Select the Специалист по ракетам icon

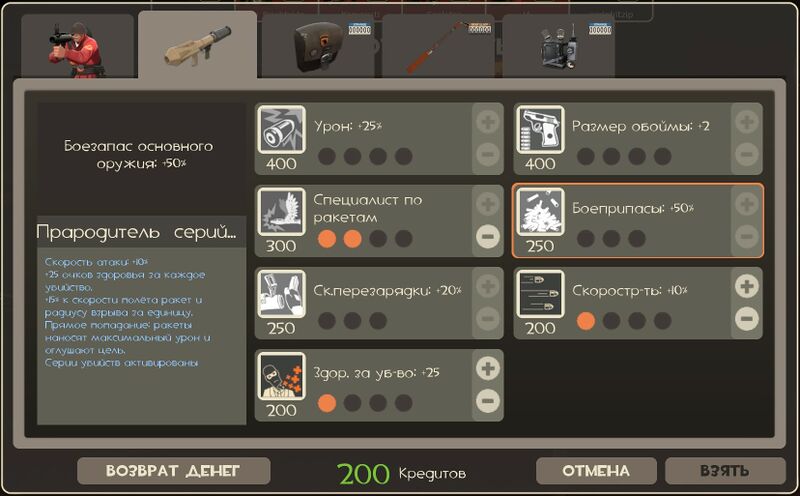pos(281,211)
